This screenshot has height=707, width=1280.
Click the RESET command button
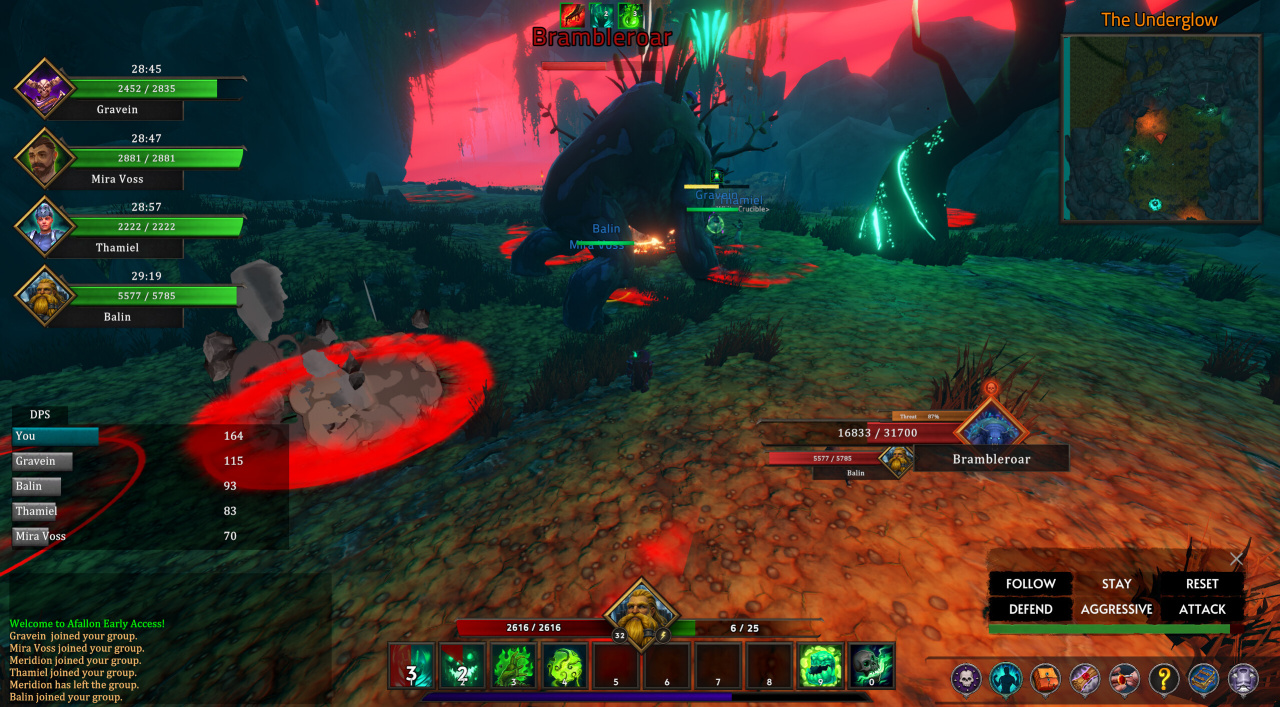click(1202, 584)
